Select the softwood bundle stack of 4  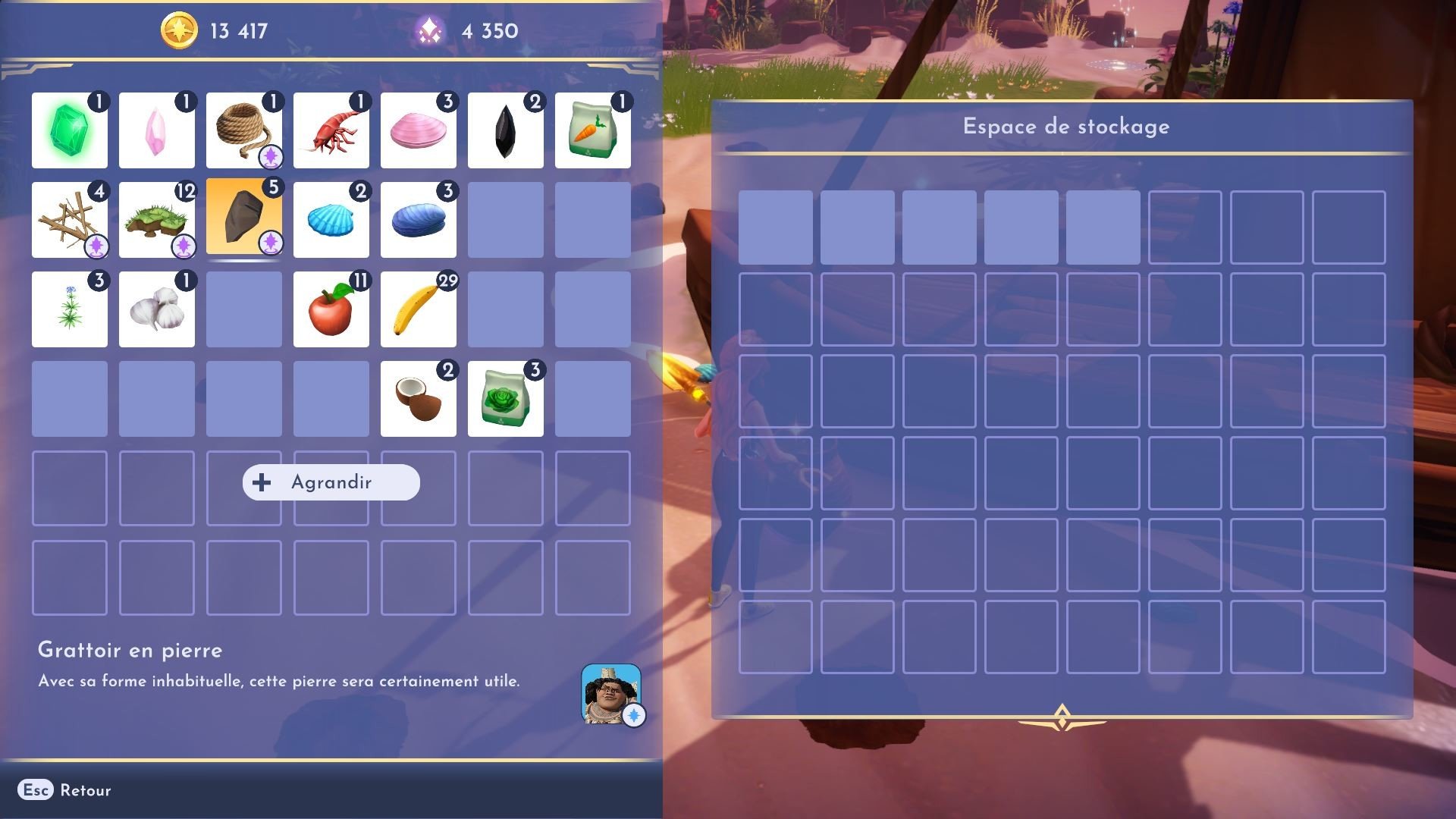pyautogui.click(x=69, y=220)
